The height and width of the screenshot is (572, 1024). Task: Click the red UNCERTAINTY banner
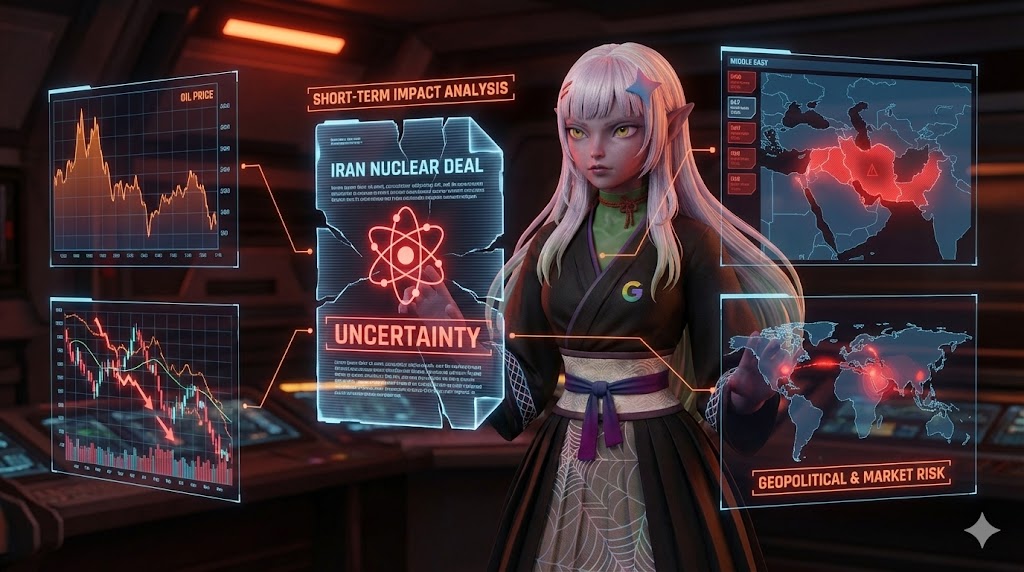405,336
